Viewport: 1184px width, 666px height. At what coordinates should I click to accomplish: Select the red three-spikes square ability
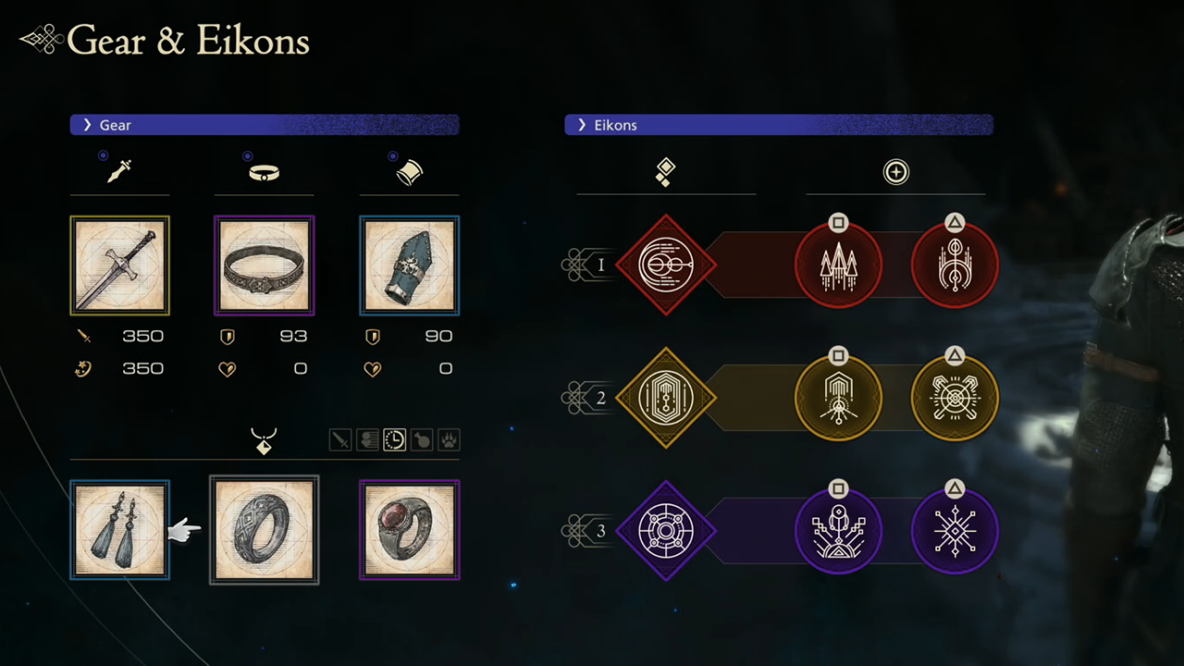point(838,265)
